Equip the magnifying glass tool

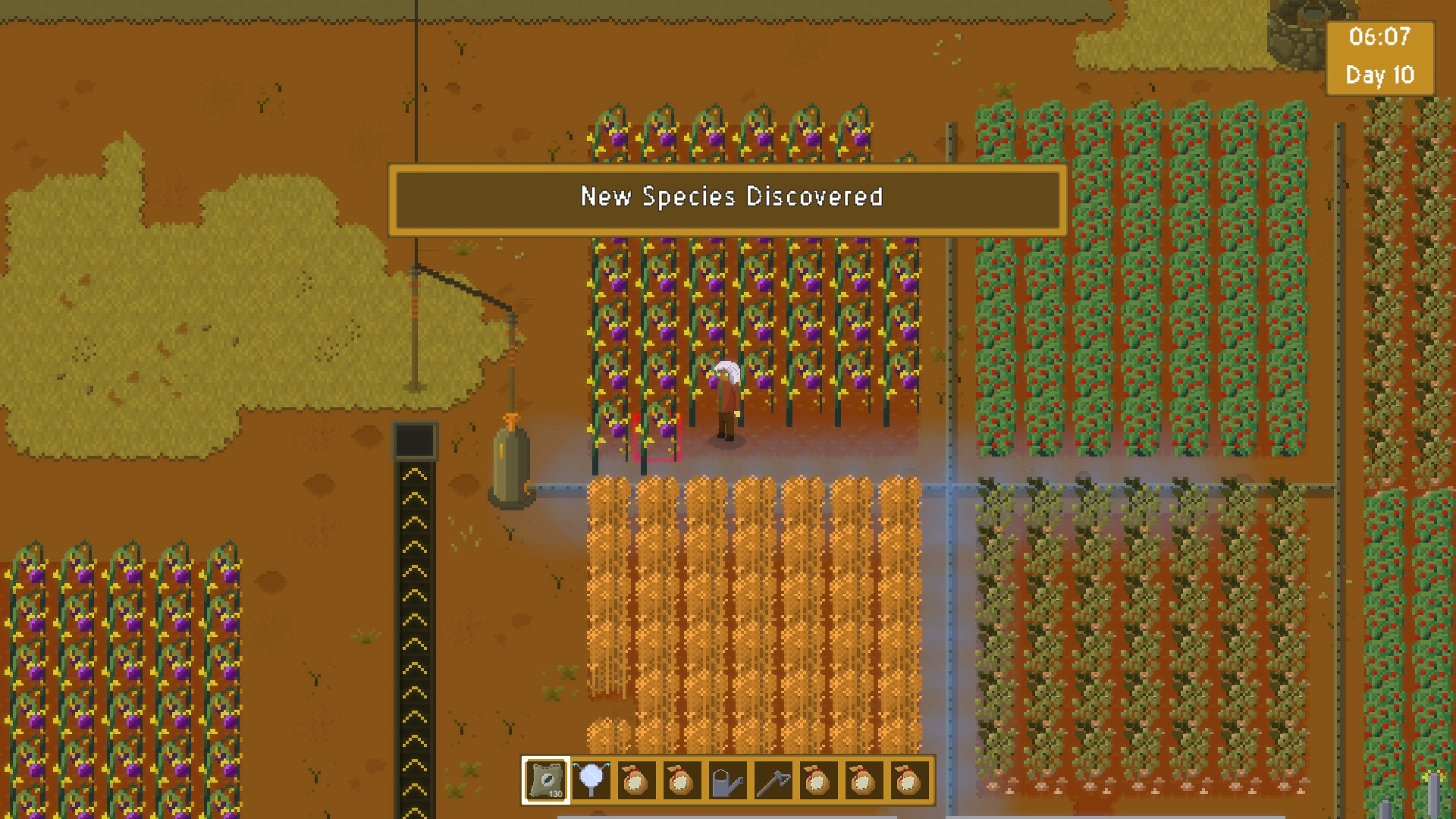click(x=591, y=780)
